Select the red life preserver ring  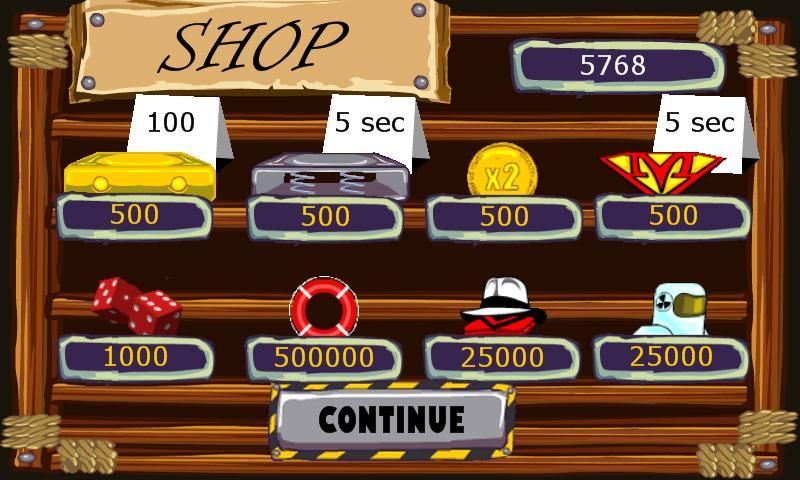pyautogui.click(x=323, y=307)
